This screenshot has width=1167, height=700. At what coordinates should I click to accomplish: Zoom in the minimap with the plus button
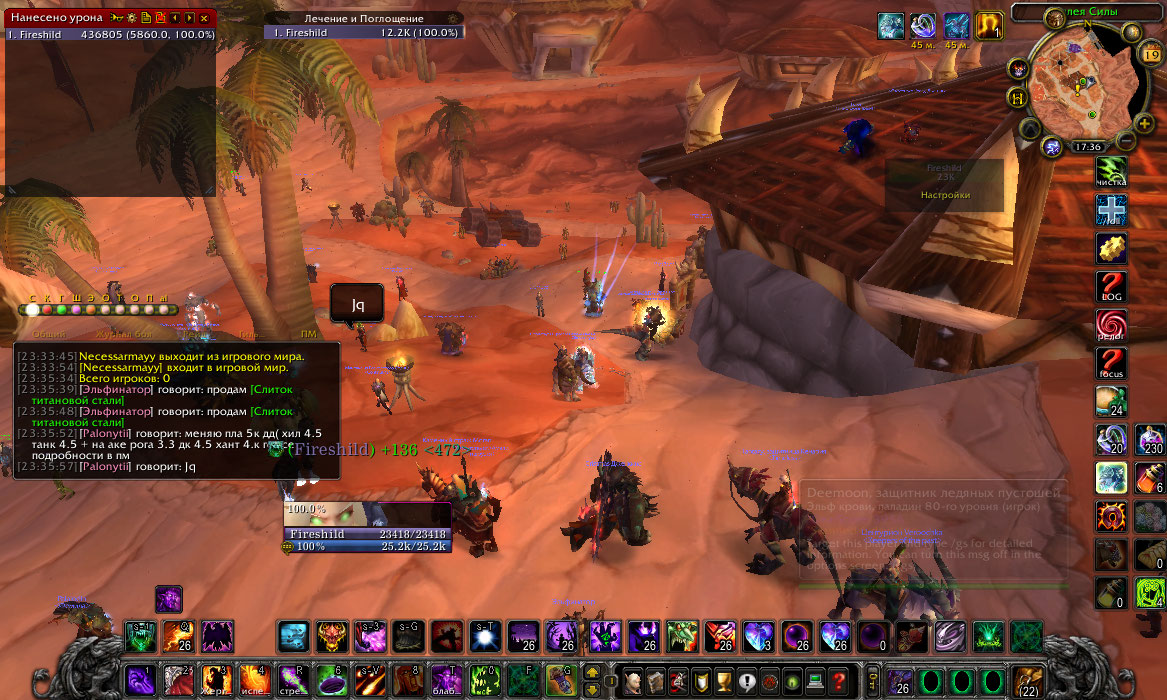1144,123
